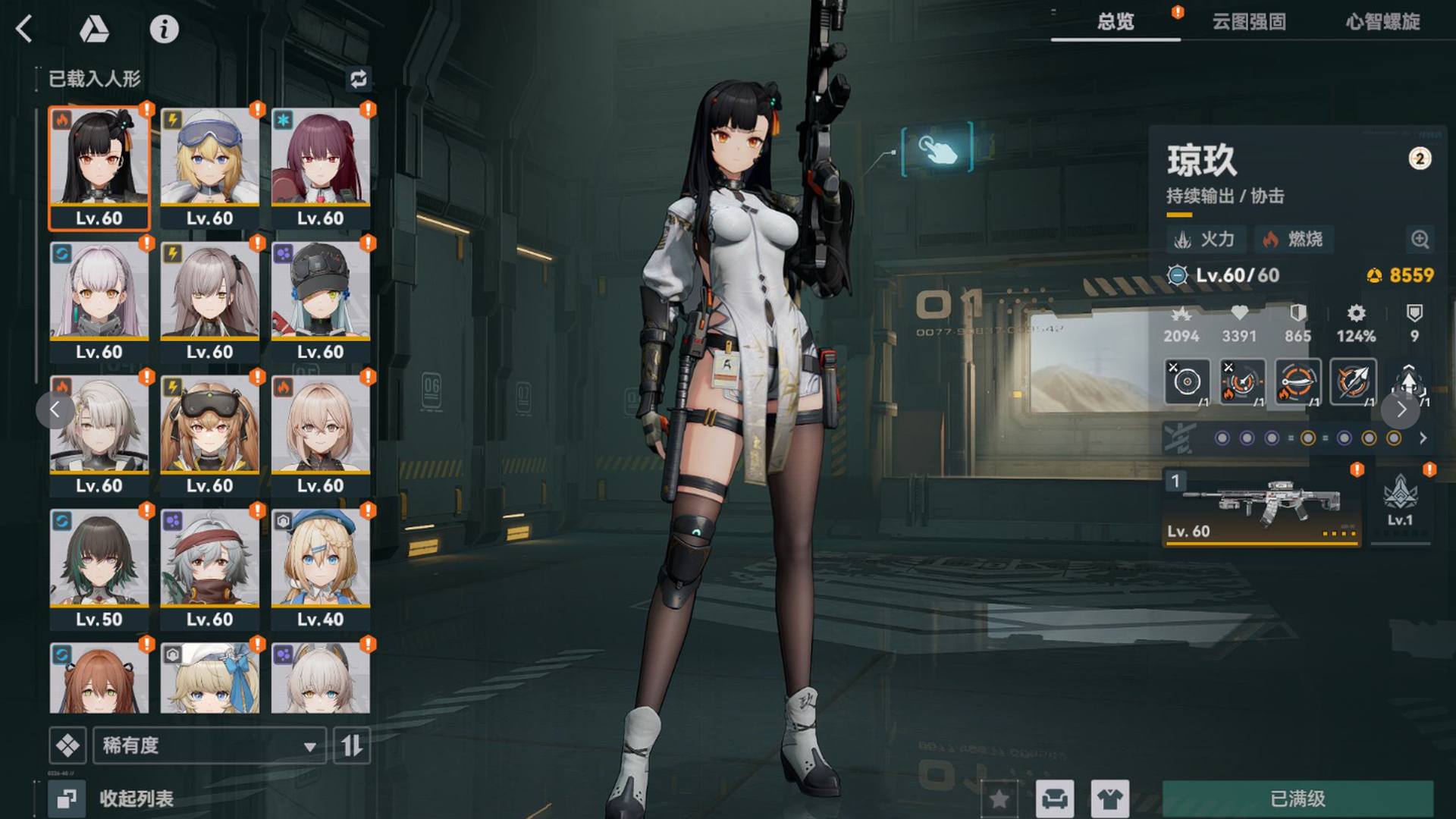Open the triangle home logo icon
The image size is (1456, 819).
pyautogui.click(x=94, y=30)
